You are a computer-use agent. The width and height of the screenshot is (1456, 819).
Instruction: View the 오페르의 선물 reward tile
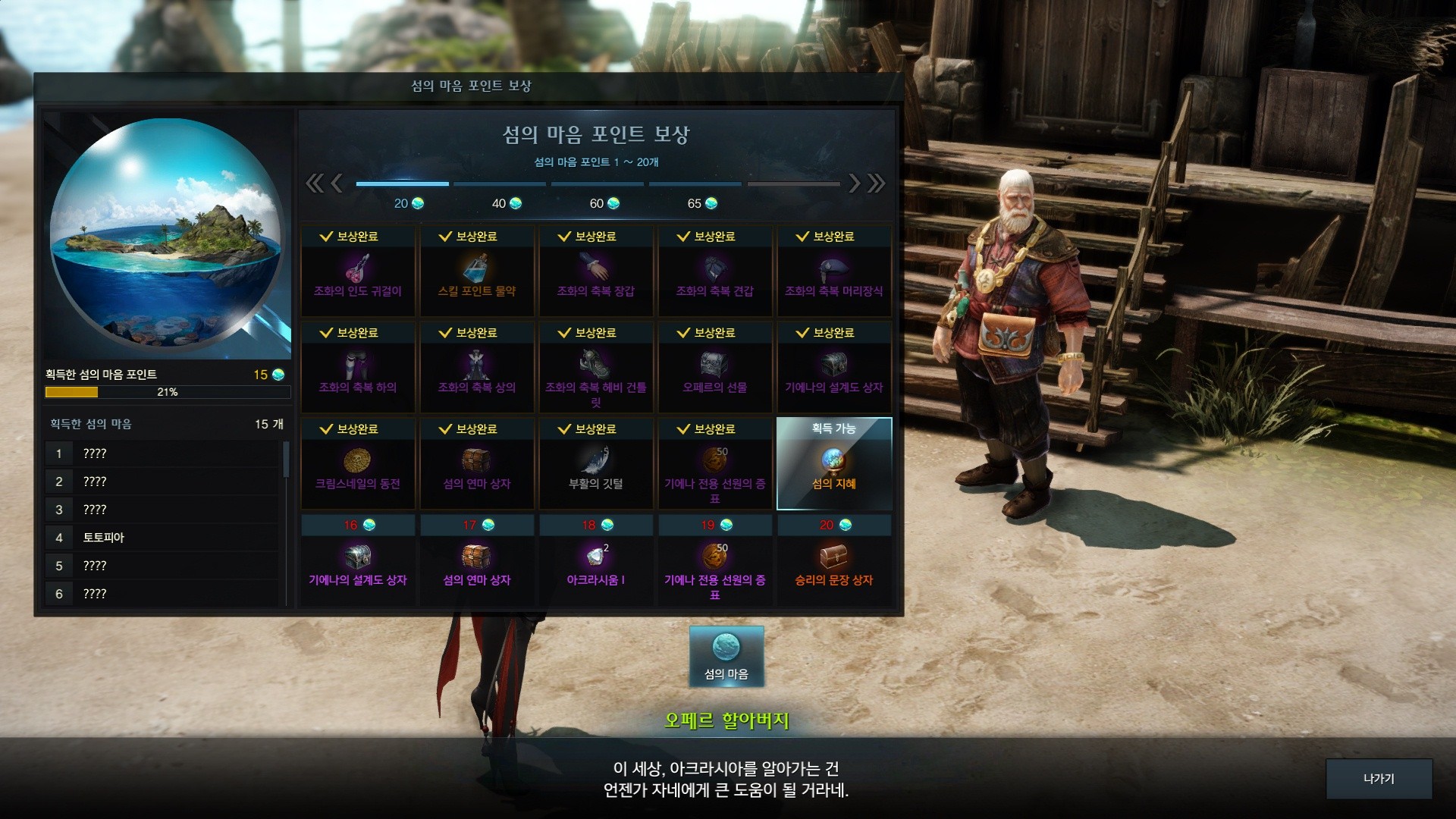click(x=714, y=368)
